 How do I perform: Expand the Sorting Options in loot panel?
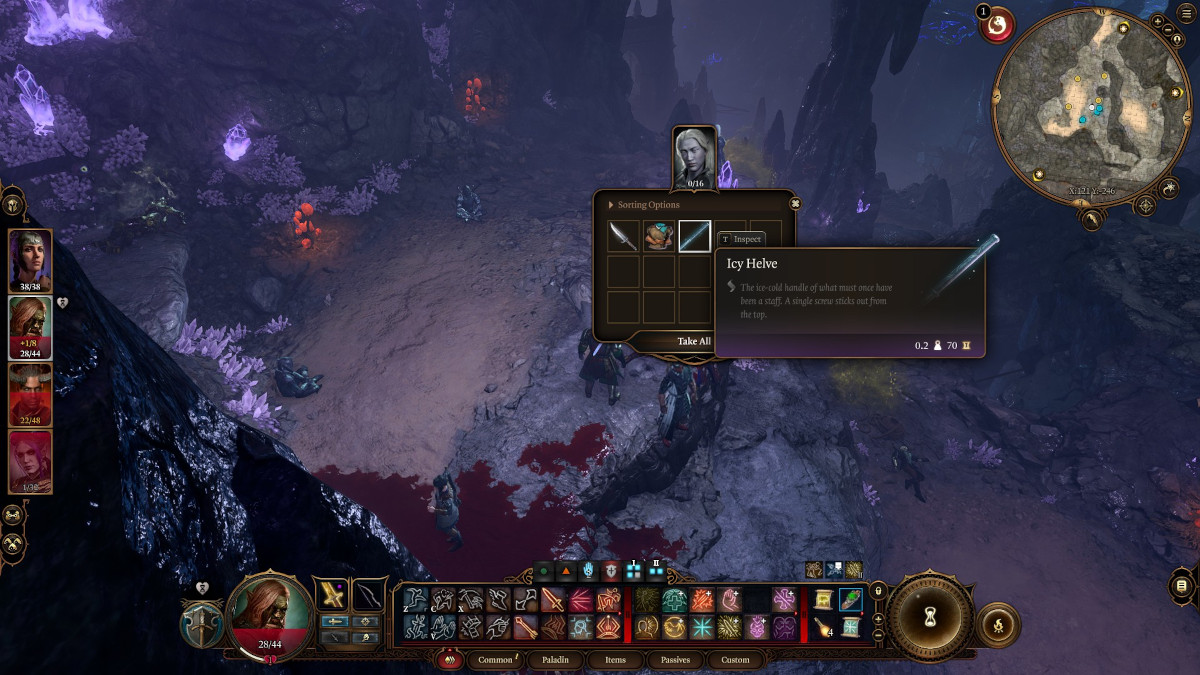pyautogui.click(x=646, y=205)
